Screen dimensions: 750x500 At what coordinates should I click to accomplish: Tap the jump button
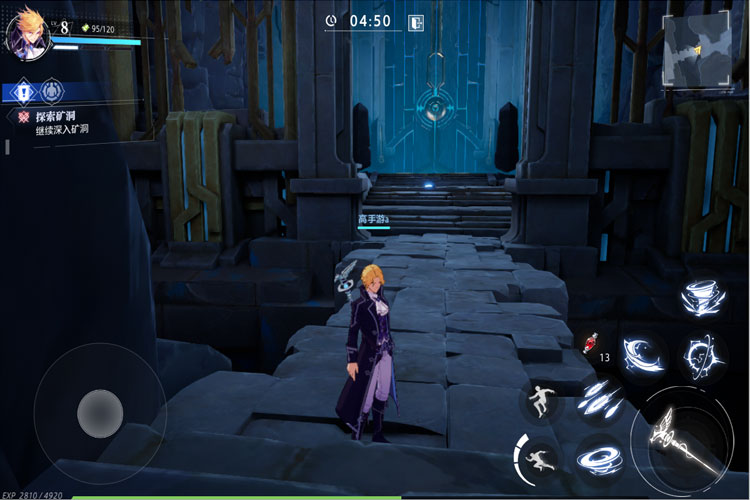541,399
